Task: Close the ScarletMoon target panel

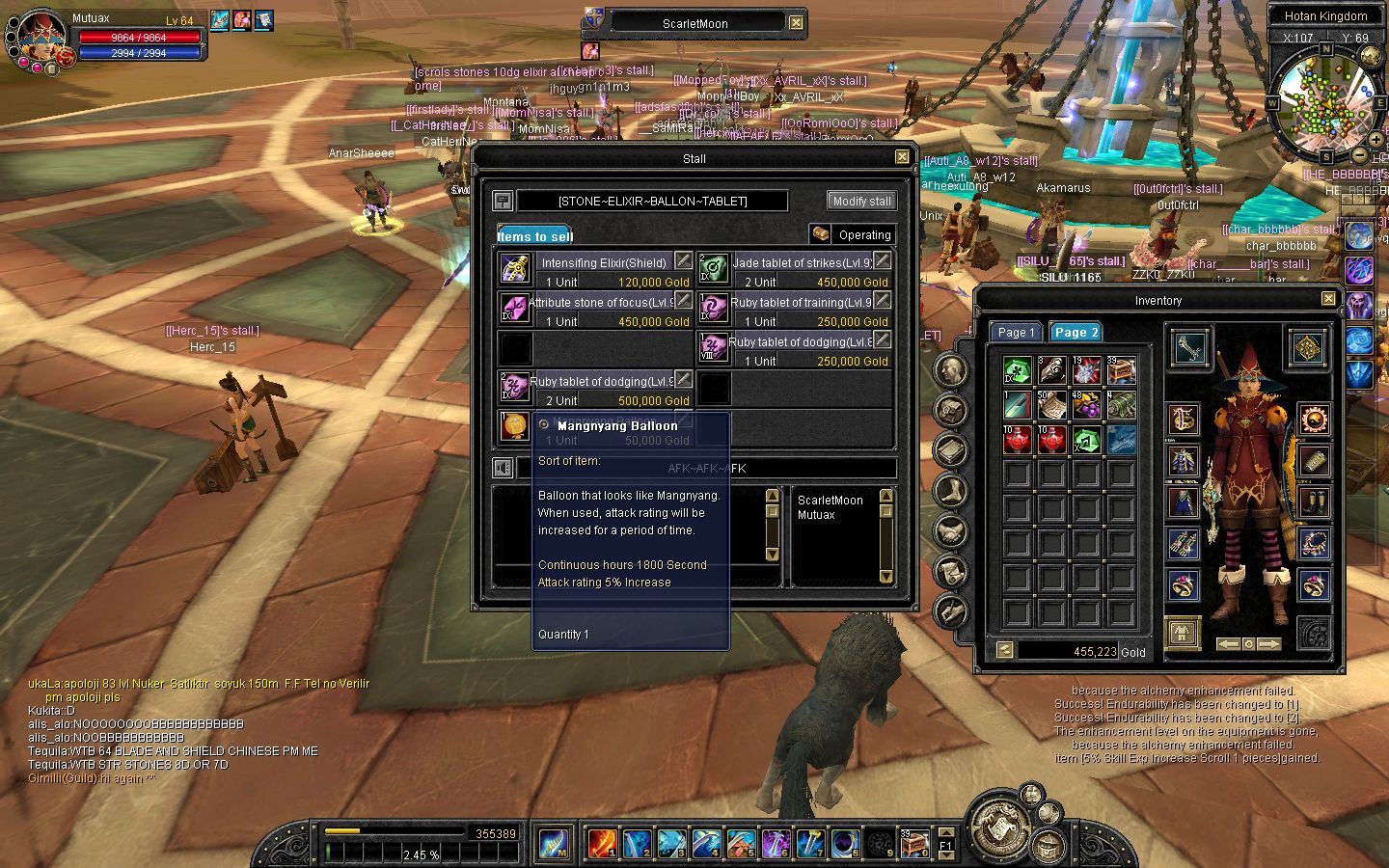Action: pos(796,23)
